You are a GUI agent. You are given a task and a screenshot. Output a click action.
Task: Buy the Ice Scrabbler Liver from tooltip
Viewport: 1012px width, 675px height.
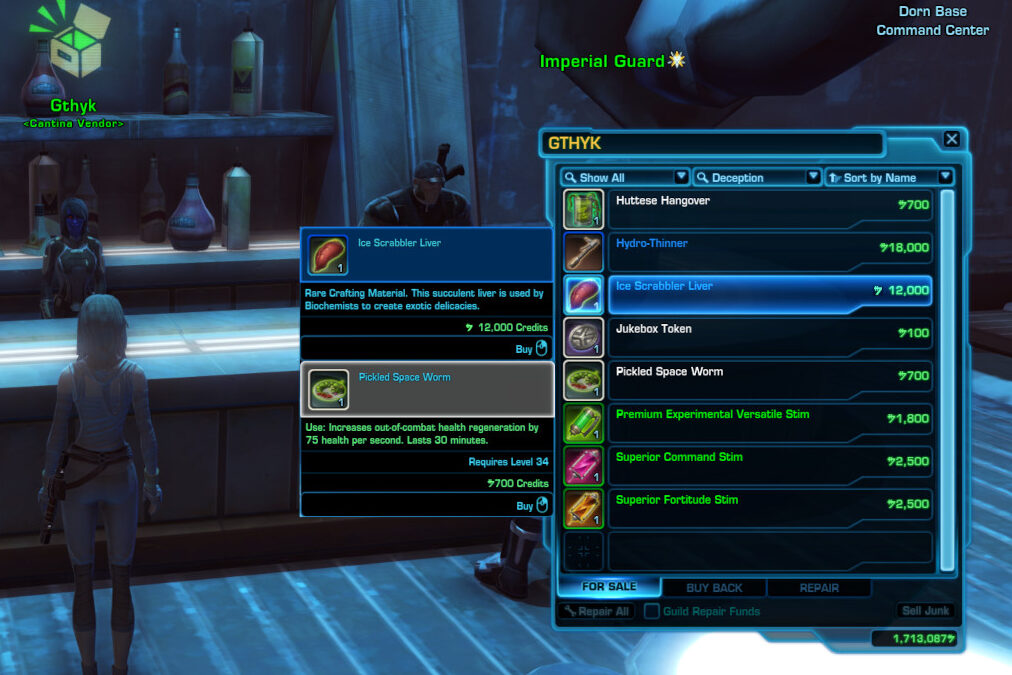(x=531, y=349)
